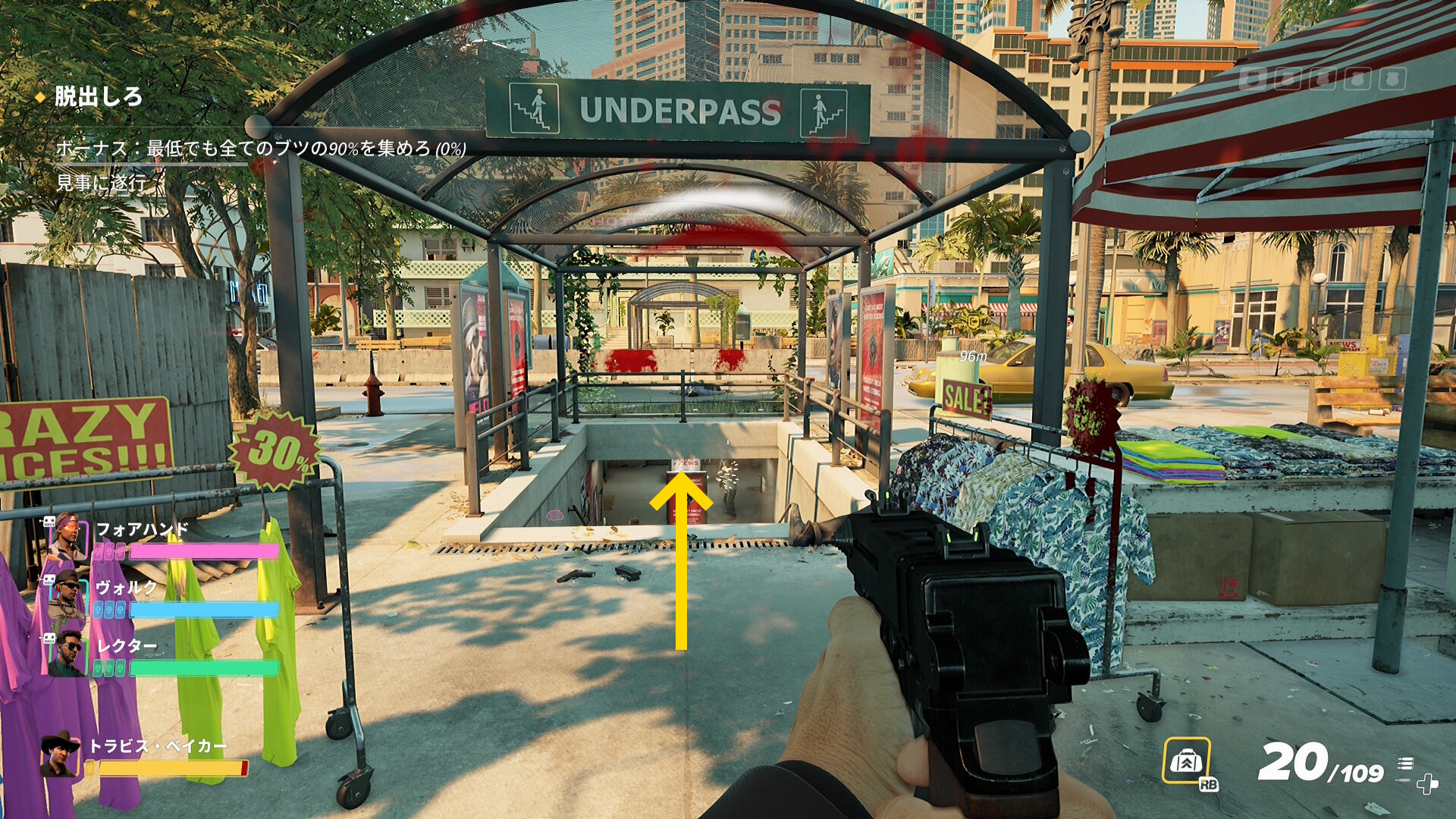1456x819 pixels.
Task: Select the 脱出しろ main objective
Action: click(x=98, y=97)
